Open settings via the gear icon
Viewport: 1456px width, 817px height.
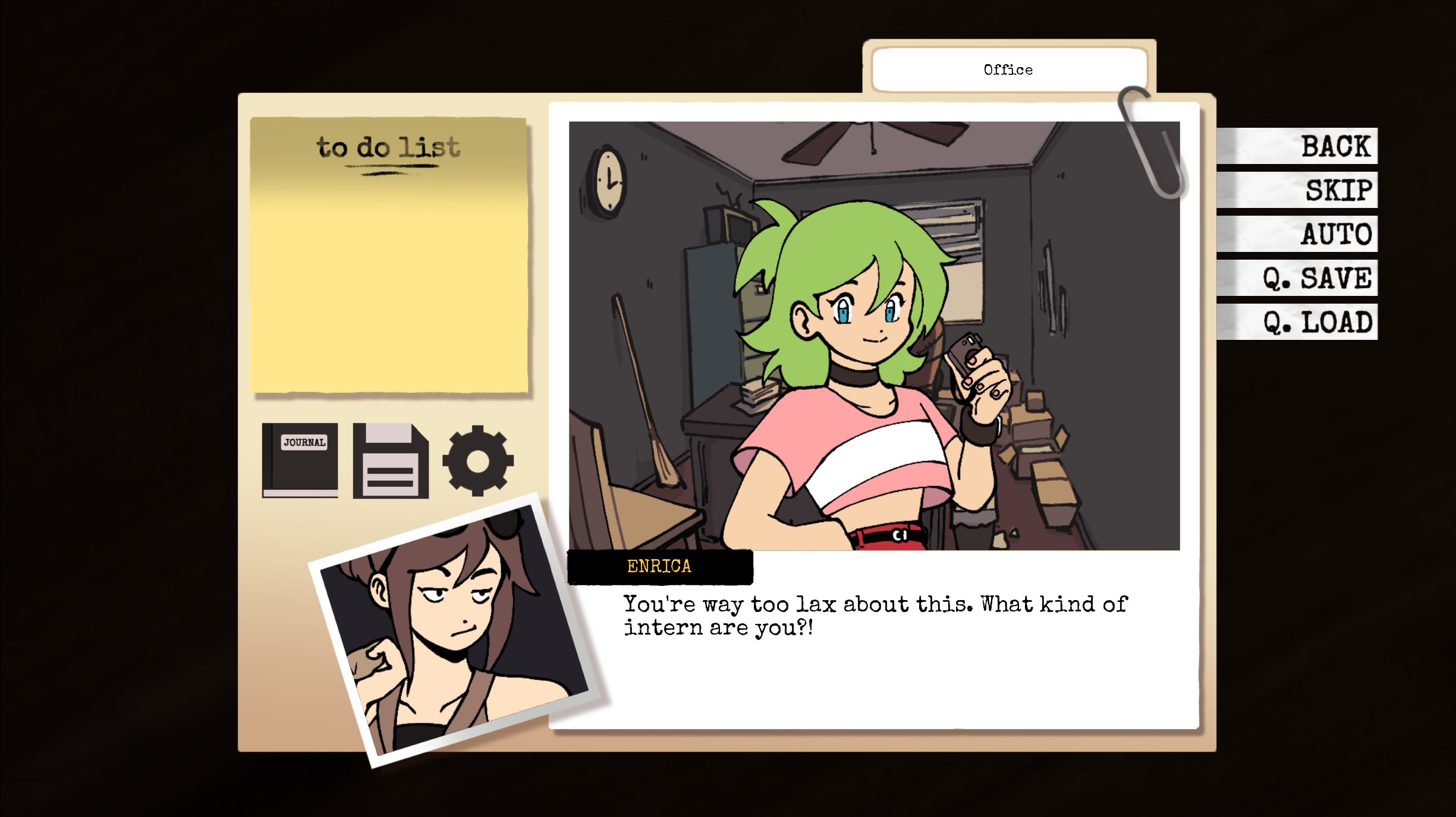coord(477,460)
